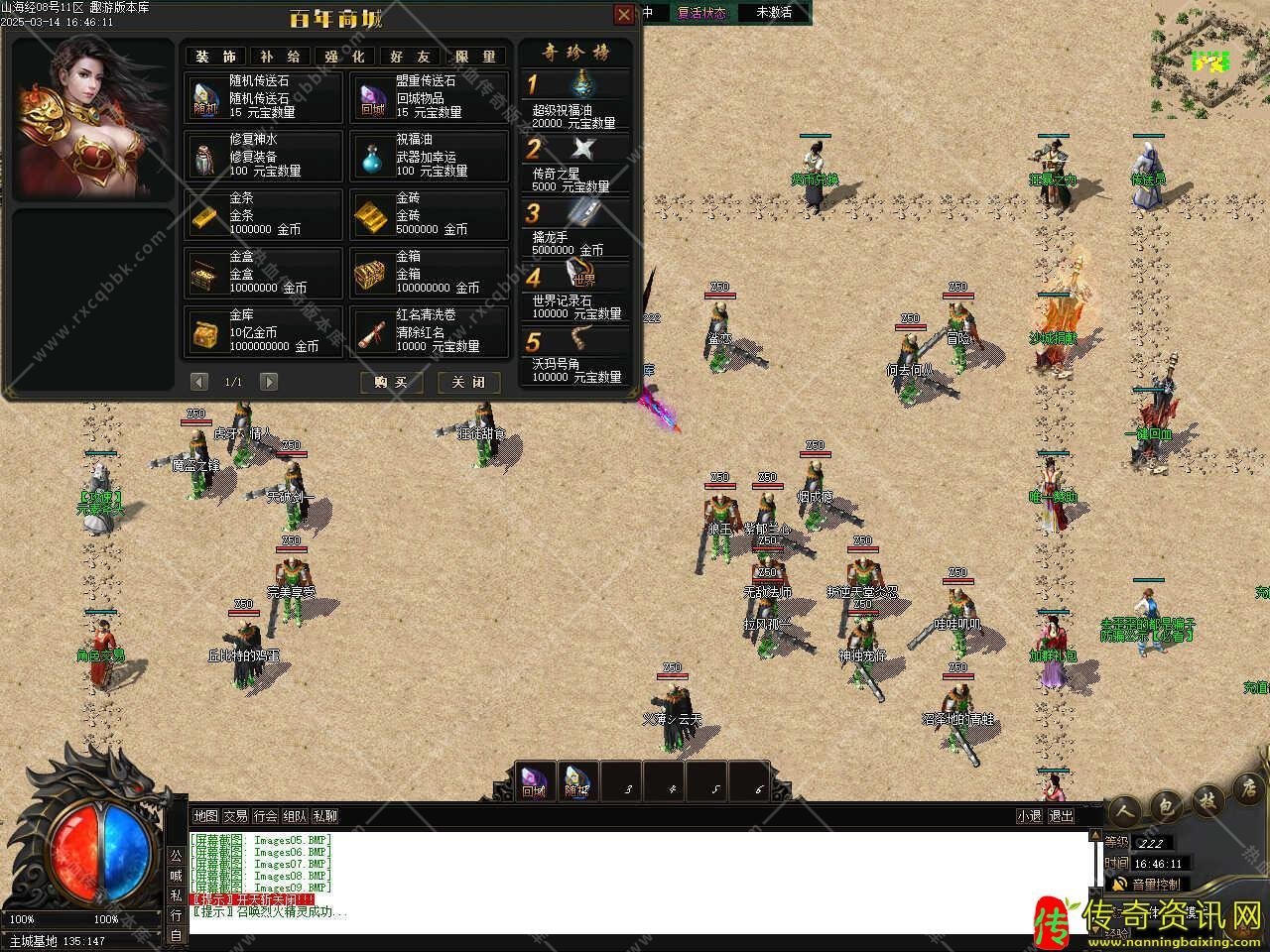Switch to the 限量 tab
Viewport: 1270px width, 952px height.
tap(475, 57)
